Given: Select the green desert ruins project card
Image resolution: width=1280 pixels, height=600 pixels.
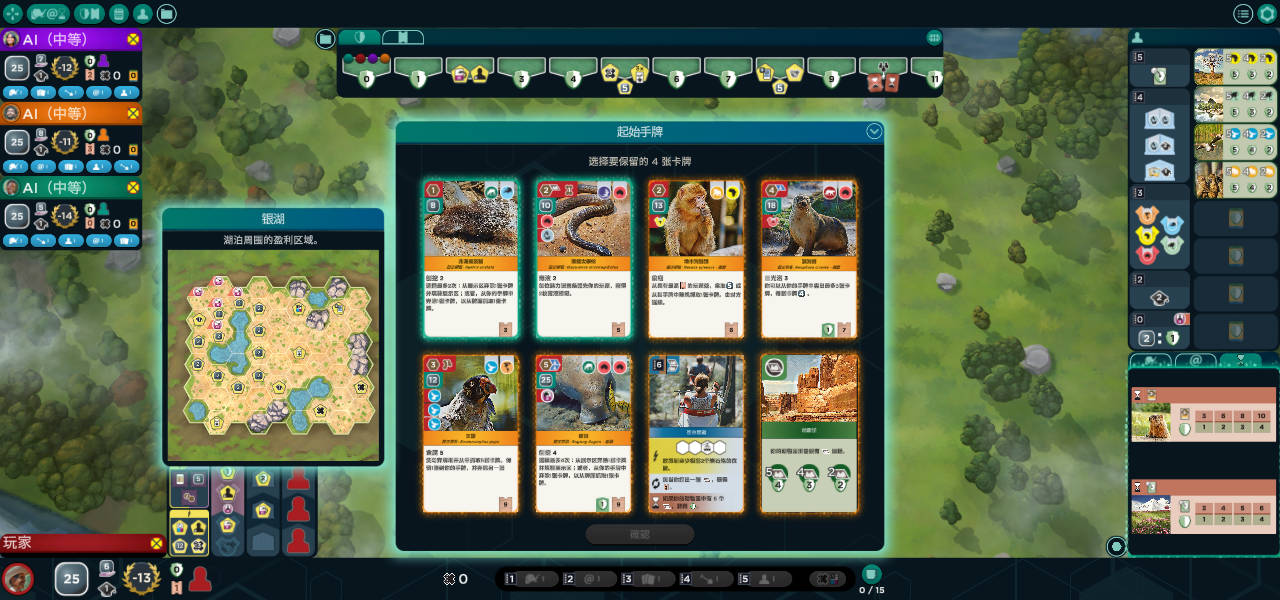Looking at the screenshot, I should pyautogui.click(x=808, y=433).
